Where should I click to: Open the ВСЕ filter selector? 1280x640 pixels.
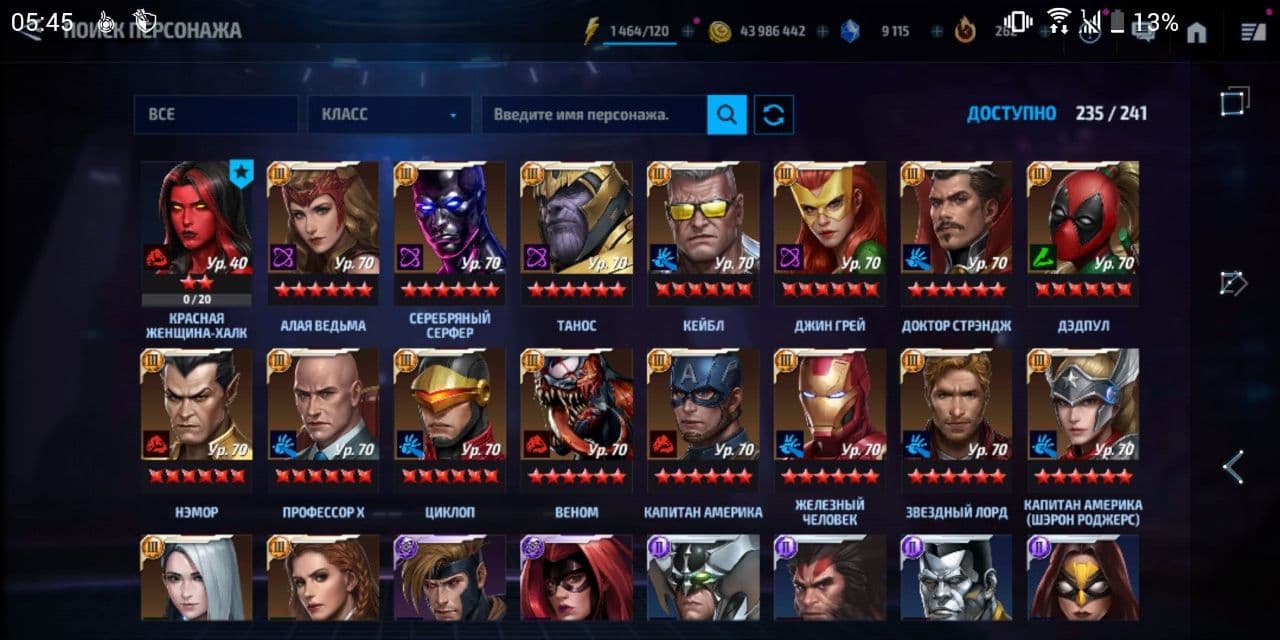click(215, 115)
